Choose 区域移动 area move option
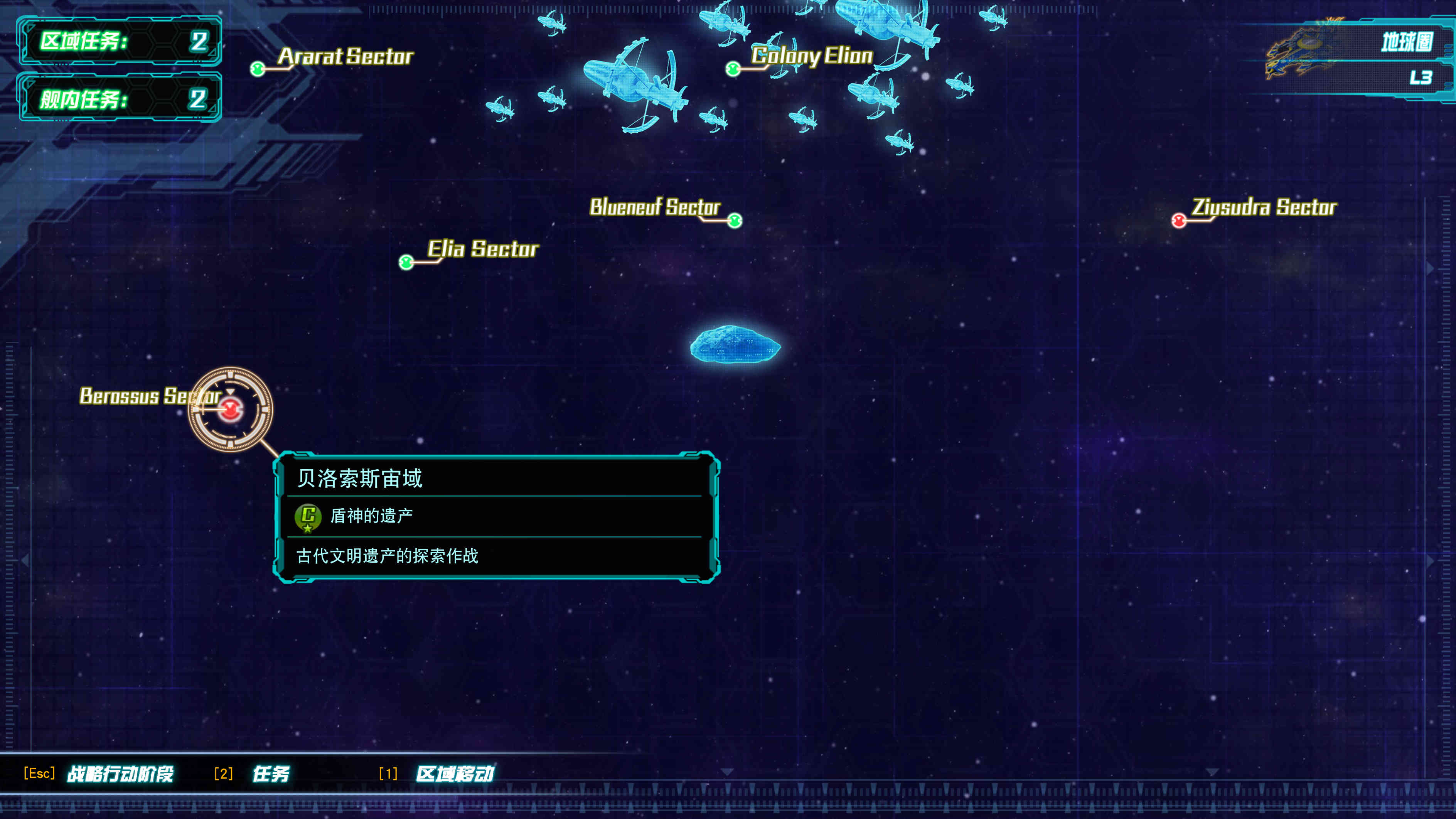1456x819 pixels. (455, 773)
